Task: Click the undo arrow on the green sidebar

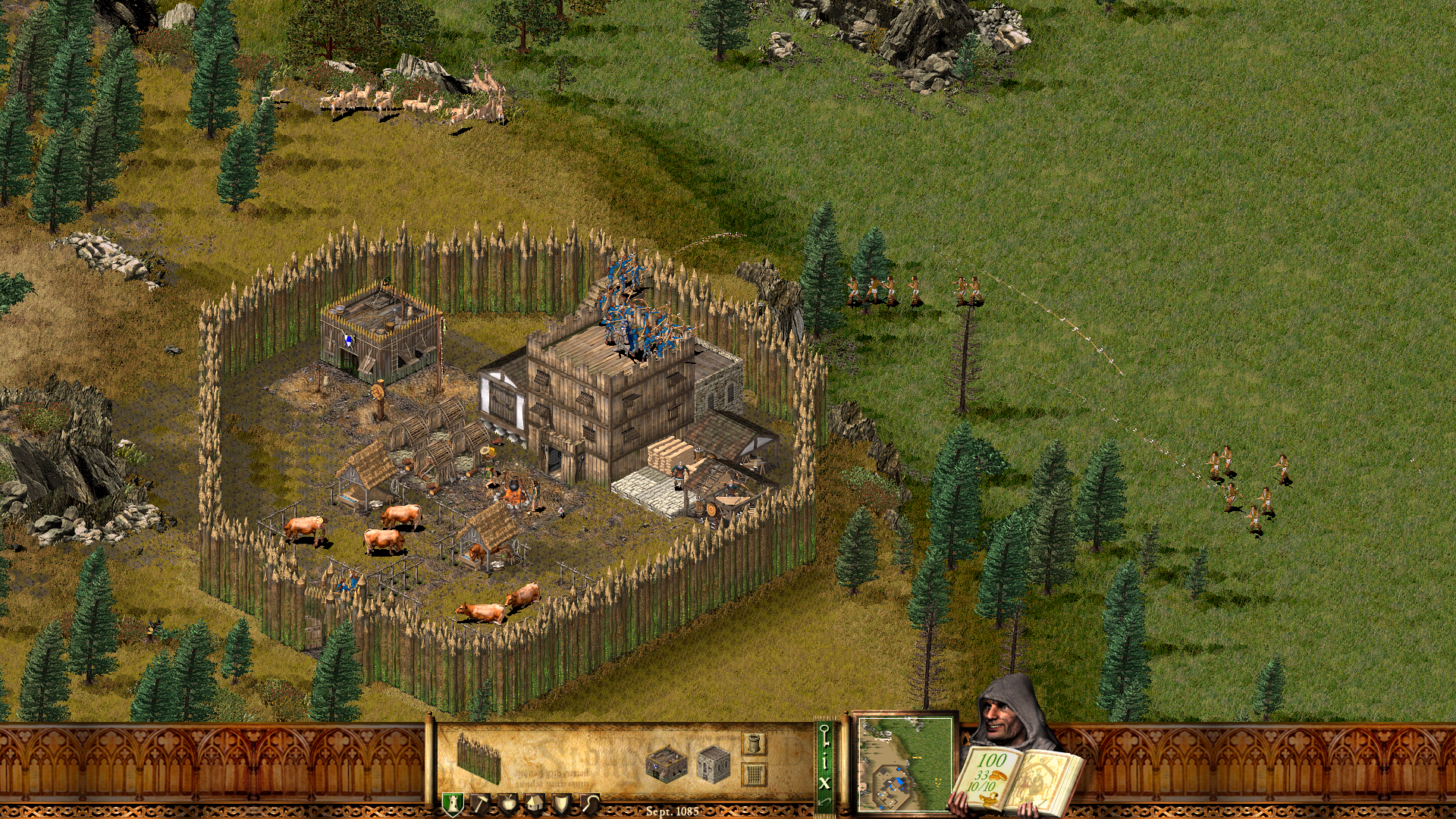Action: coord(825,802)
